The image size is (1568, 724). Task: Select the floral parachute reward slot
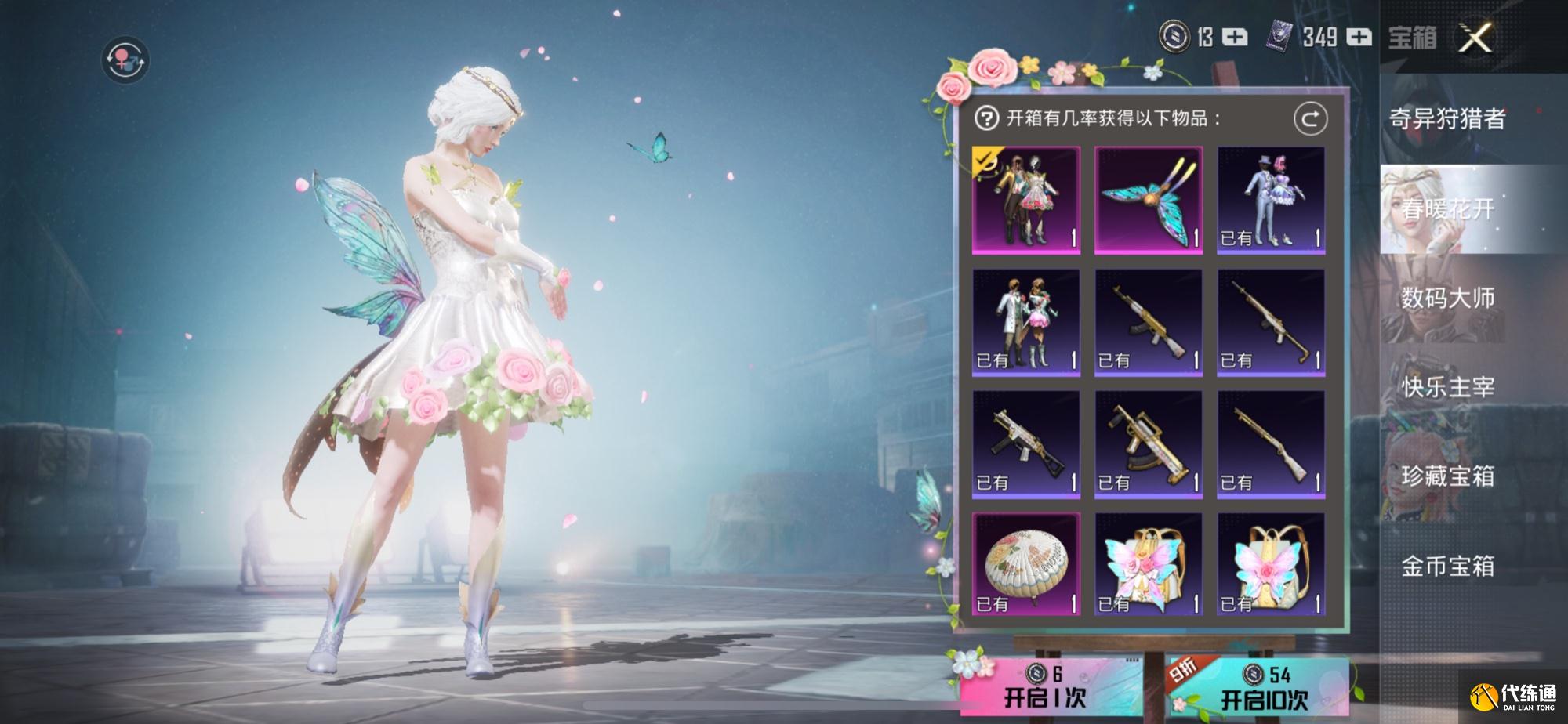1026,564
